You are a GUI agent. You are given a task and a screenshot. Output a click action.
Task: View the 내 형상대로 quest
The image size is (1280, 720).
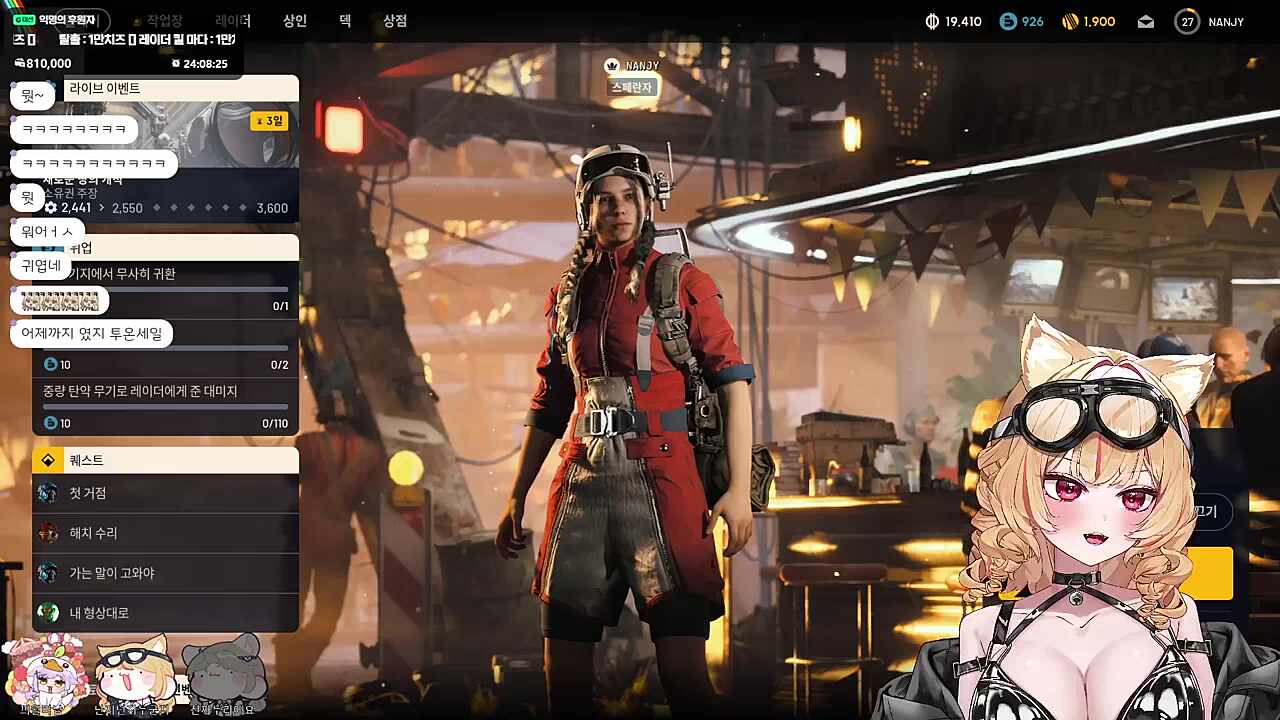166,613
